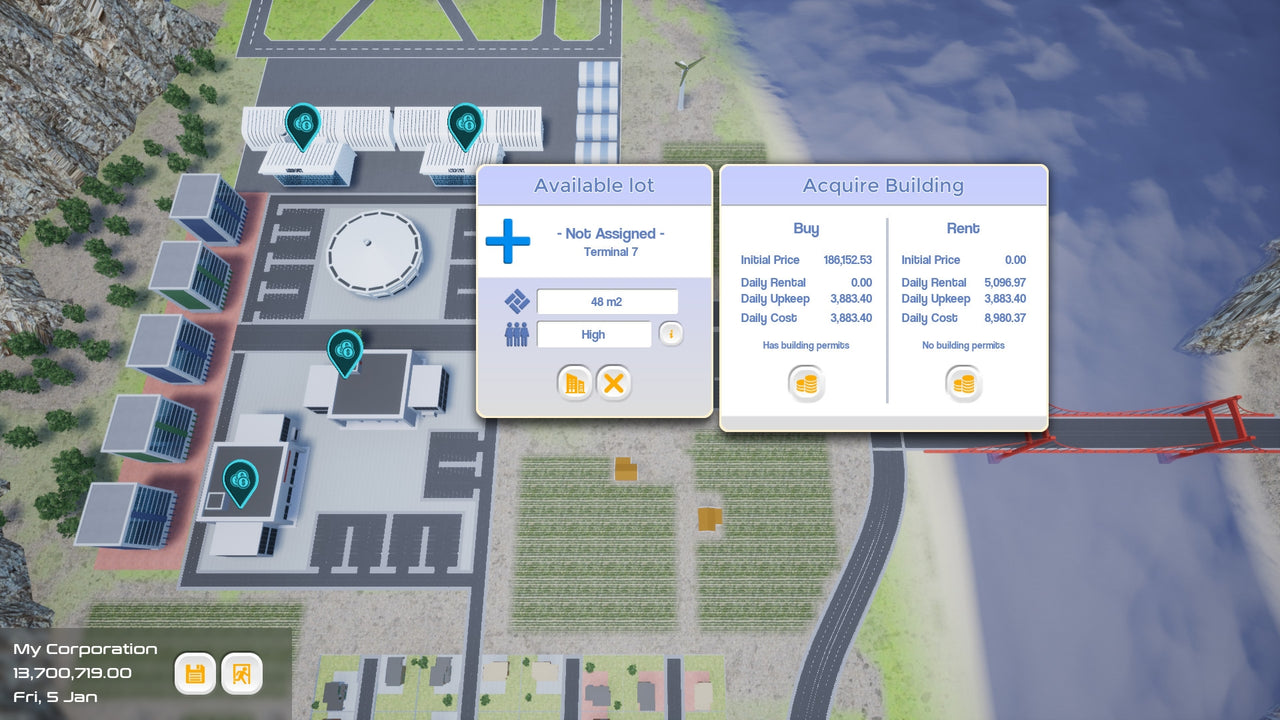The height and width of the screenshot is (720, 1280).
Task: Click the teal pin near the center warehouse
Action: [x=345, y=352]
